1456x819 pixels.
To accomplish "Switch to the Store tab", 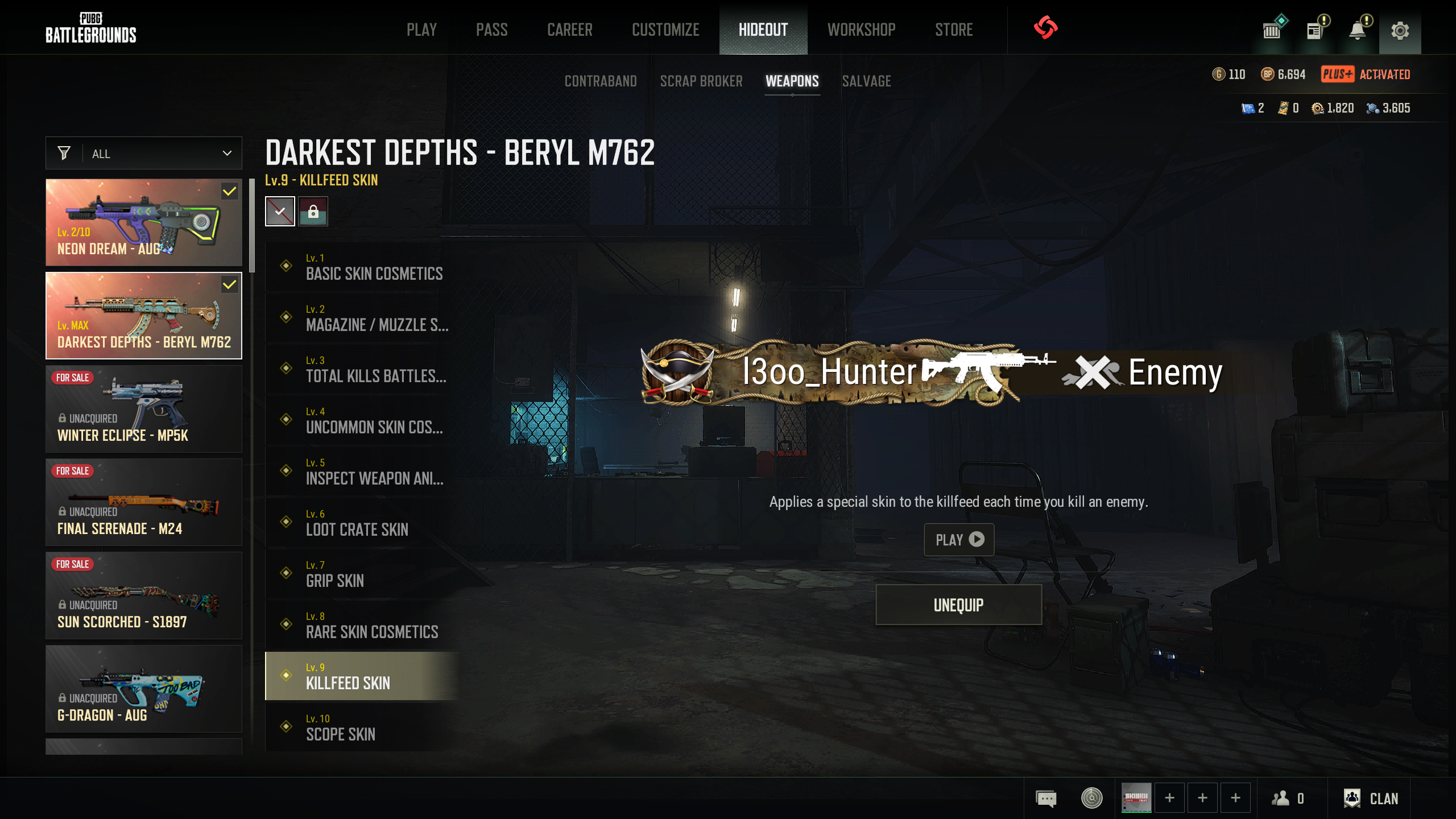I will pos(954,30).
